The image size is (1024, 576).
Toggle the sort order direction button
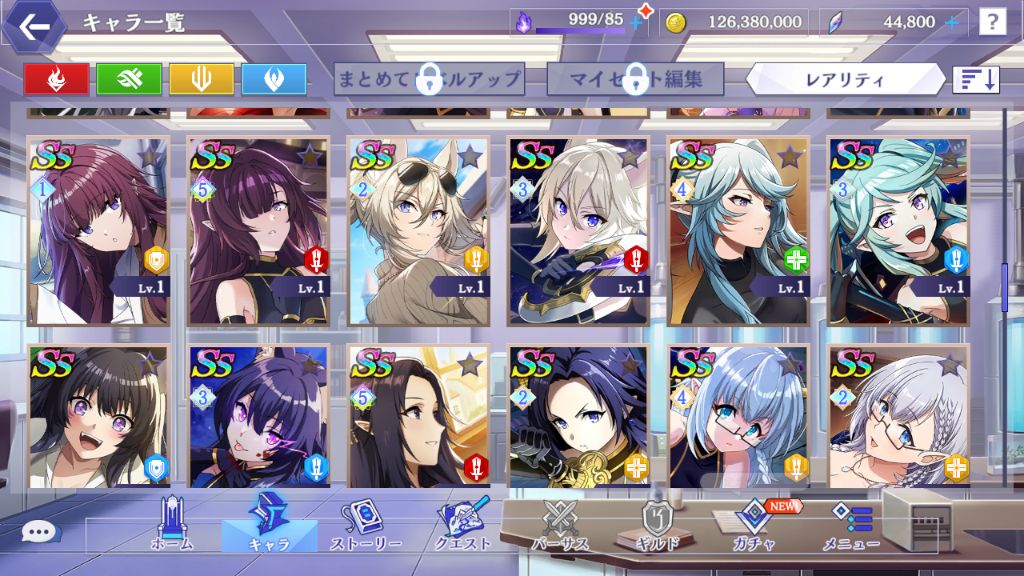(x=976, y=79)
